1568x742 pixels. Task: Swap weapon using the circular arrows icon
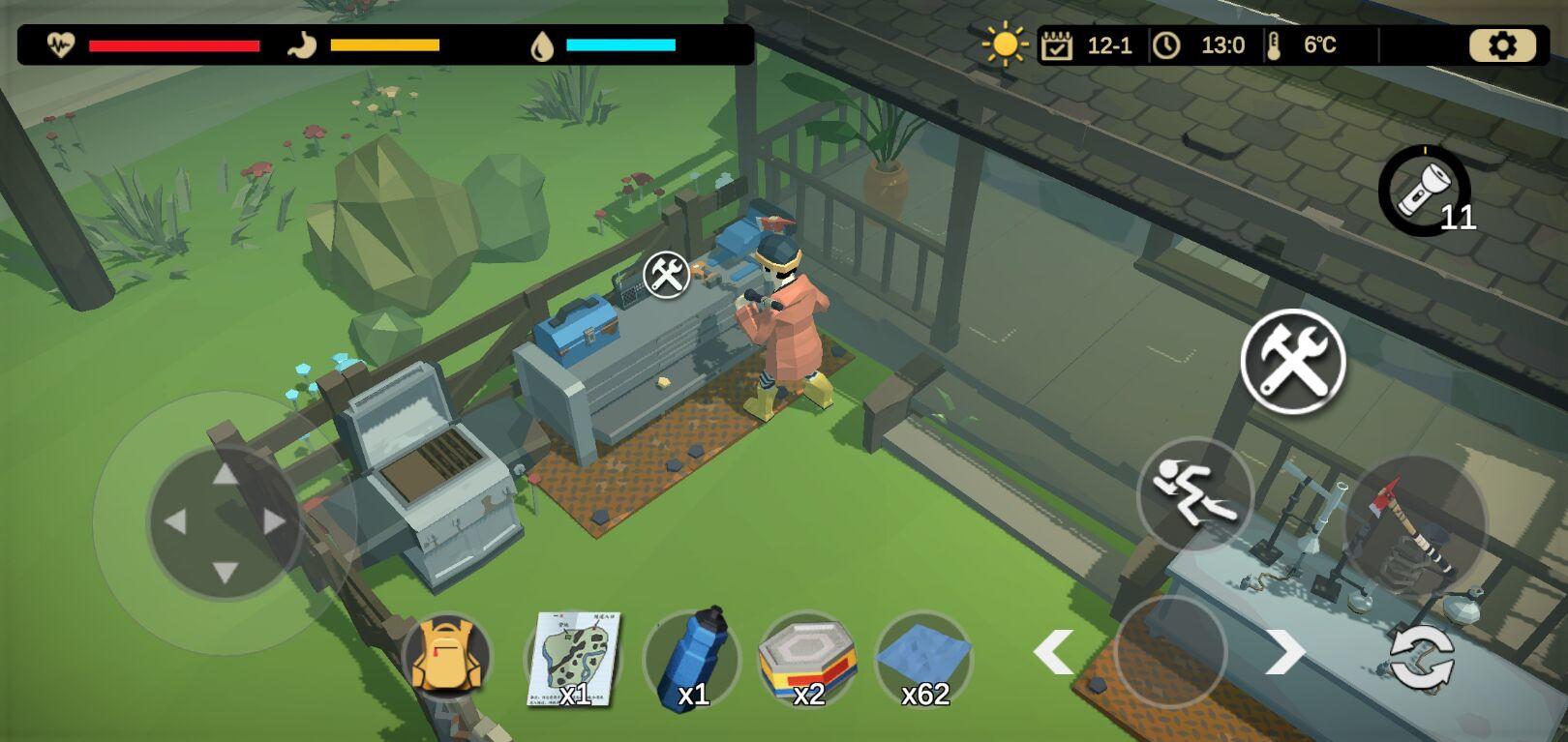1421,658
